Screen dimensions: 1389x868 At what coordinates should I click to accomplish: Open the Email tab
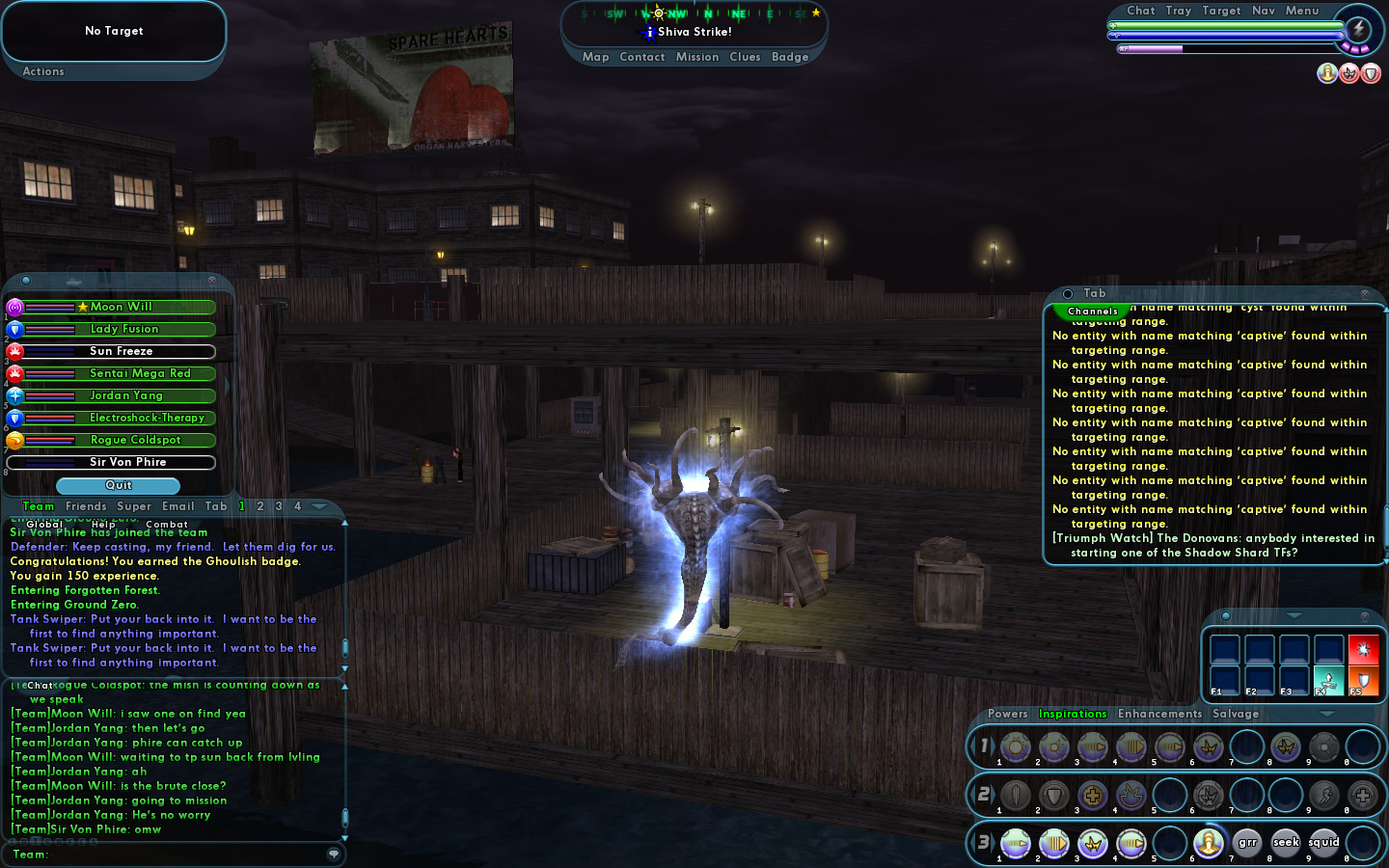(177, 506)
